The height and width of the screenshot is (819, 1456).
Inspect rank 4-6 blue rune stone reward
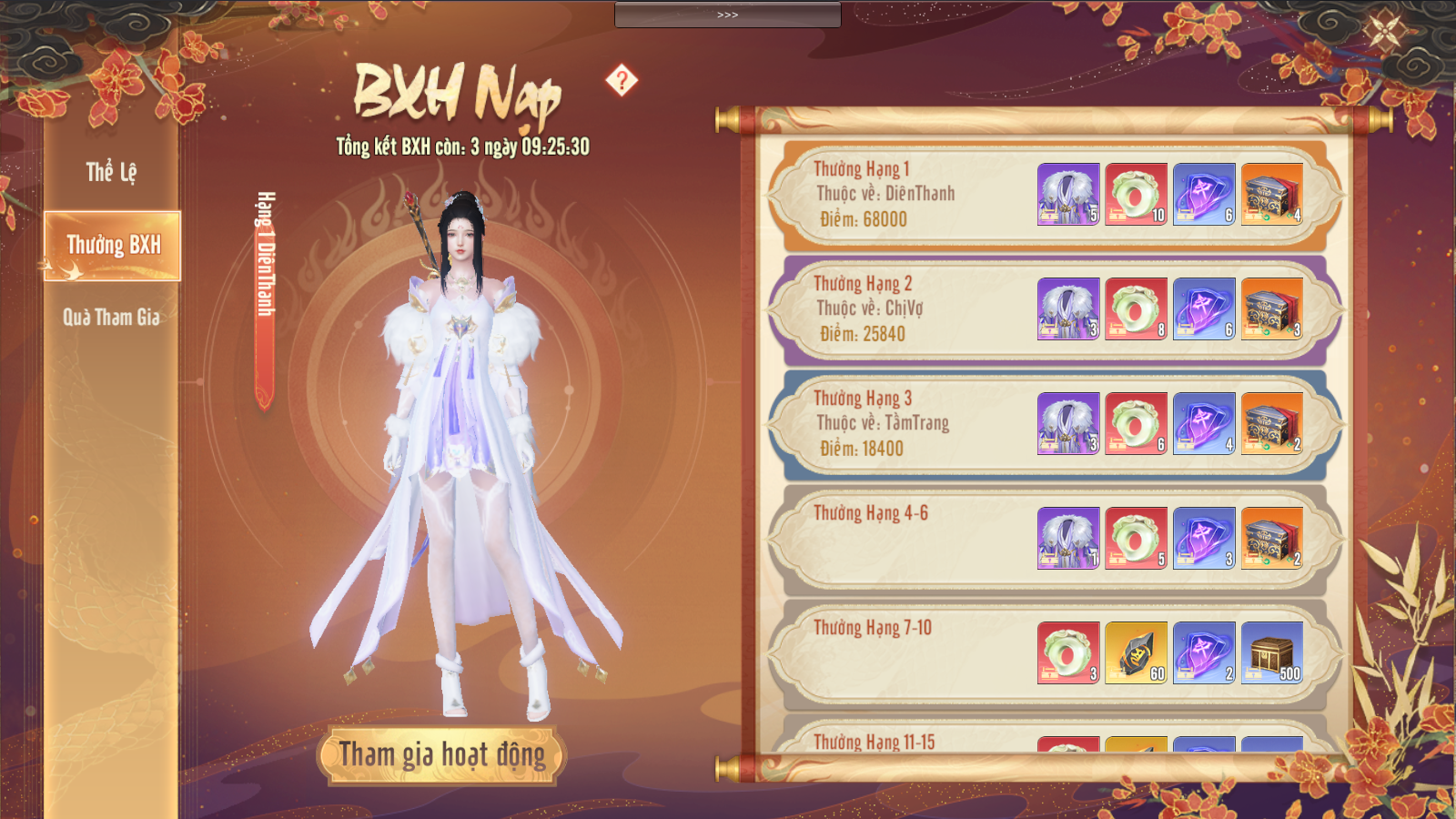click(x=1204, y=538)
